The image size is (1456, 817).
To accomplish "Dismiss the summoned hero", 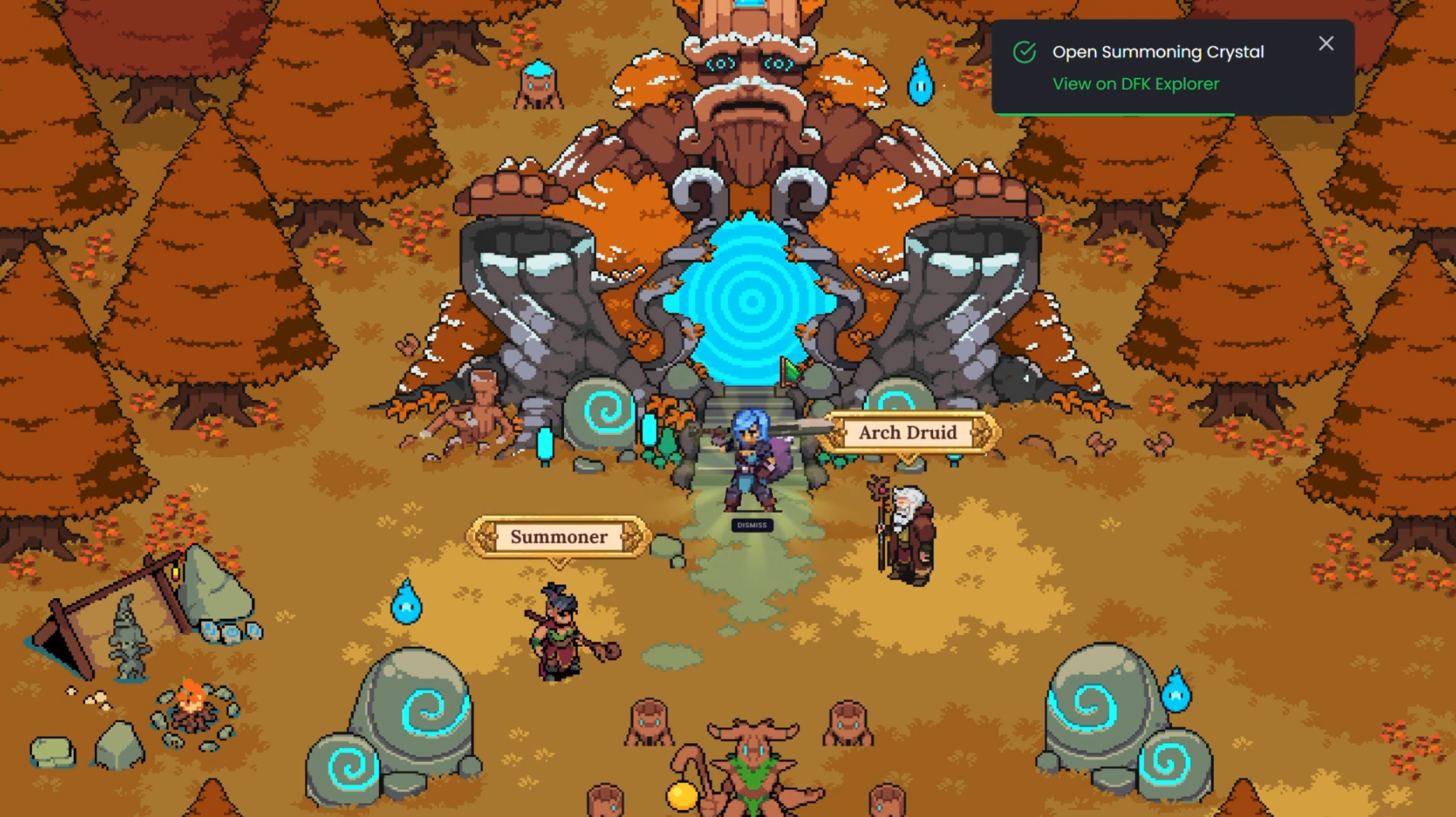I will click(751, 525).
